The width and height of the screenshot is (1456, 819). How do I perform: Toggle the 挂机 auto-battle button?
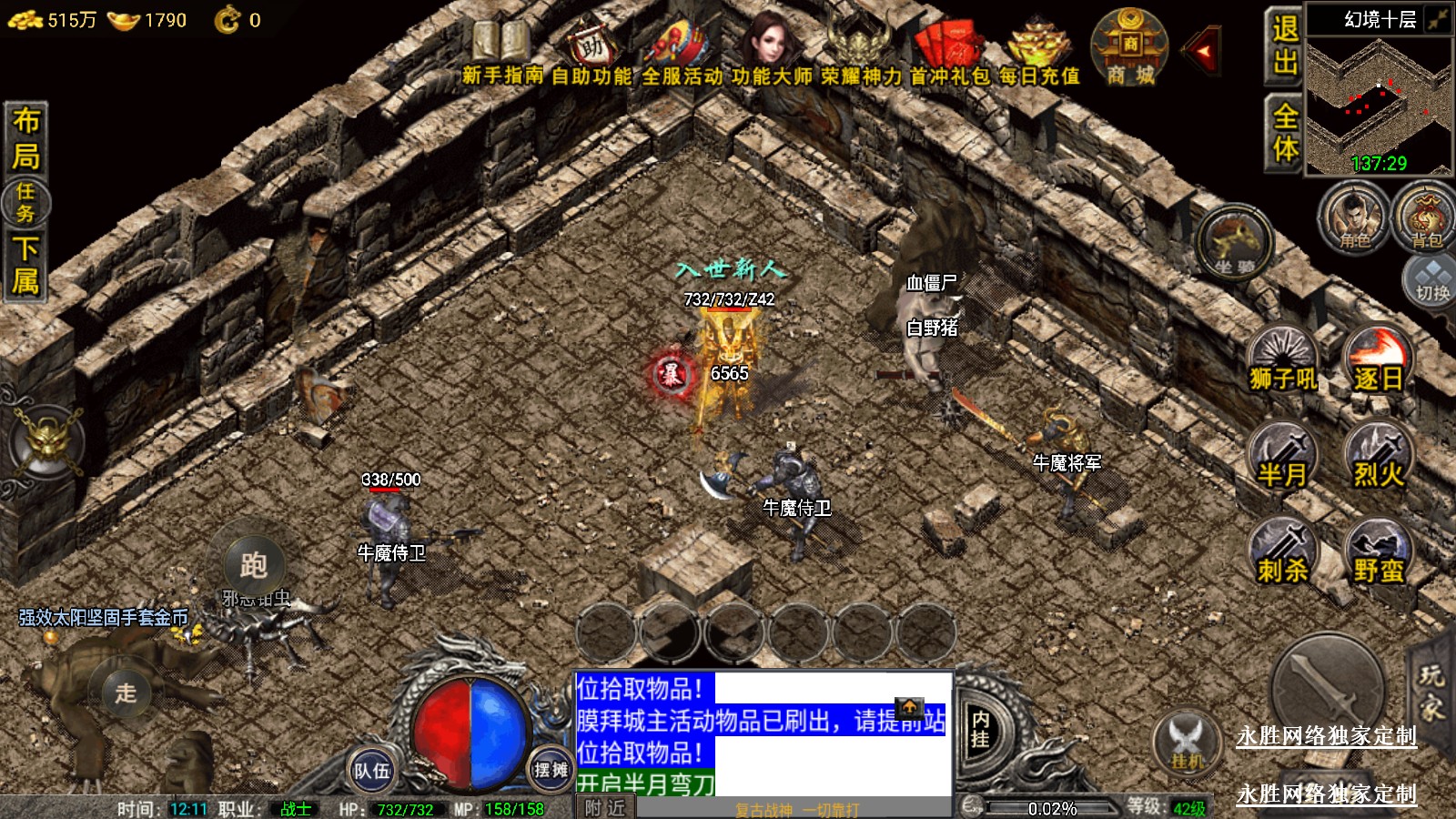pyautogui.click(x=1187, y=743)
